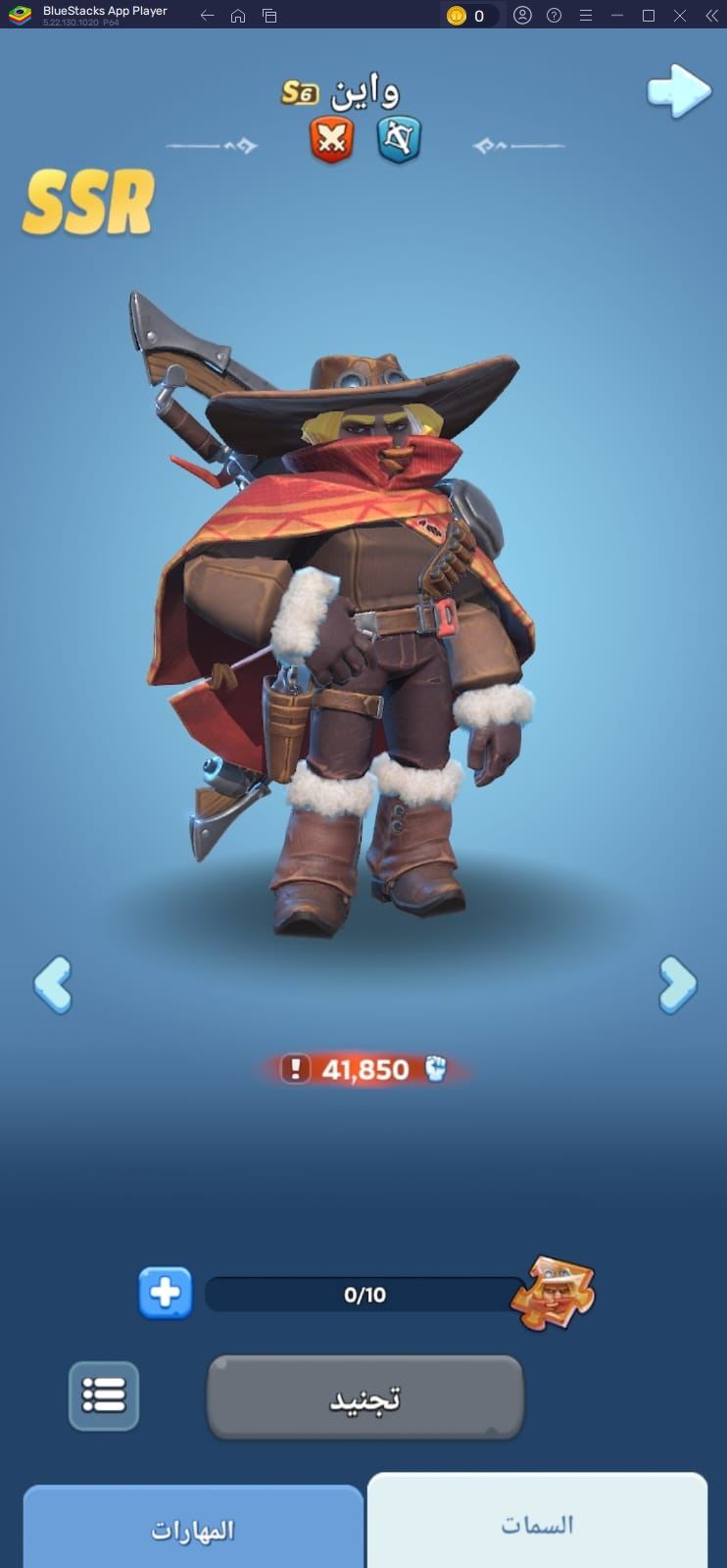
Task: Tap the hero puzzle shard icon
Action: 554,1293
